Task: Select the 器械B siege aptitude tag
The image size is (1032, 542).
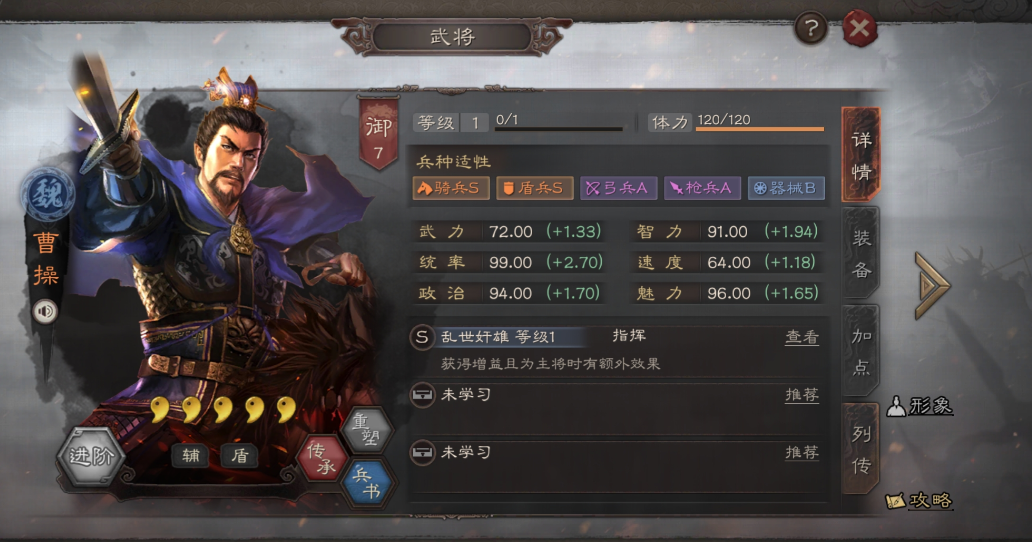Action: coord(786,187)
